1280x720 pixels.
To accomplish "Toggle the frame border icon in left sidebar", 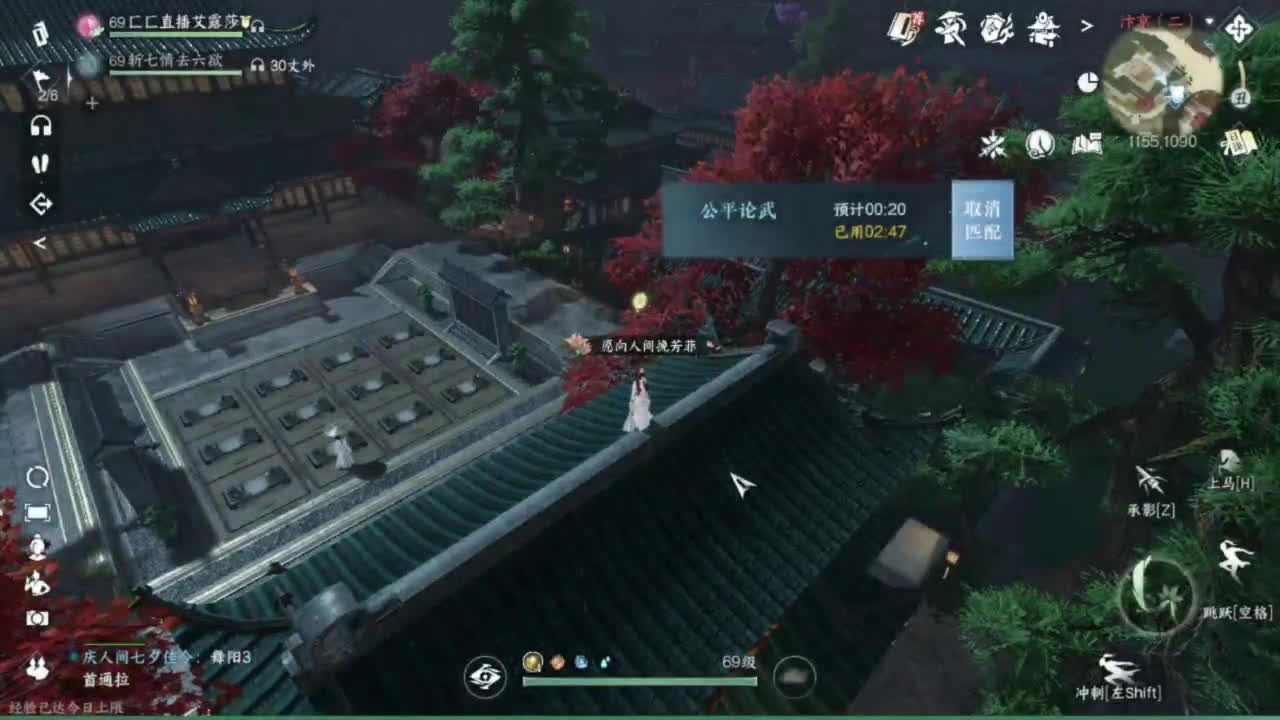I will [36, 511].
